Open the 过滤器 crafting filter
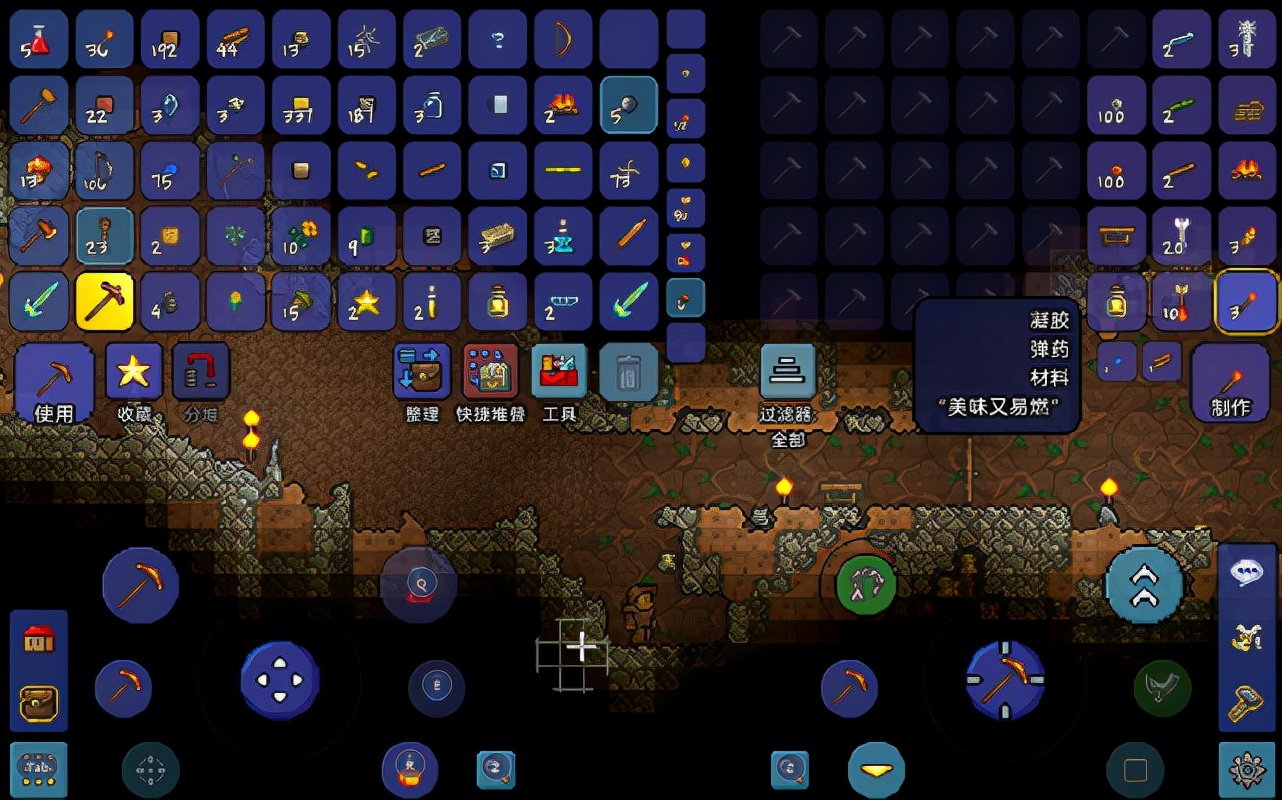The image size is (1282, 800). 787,374
